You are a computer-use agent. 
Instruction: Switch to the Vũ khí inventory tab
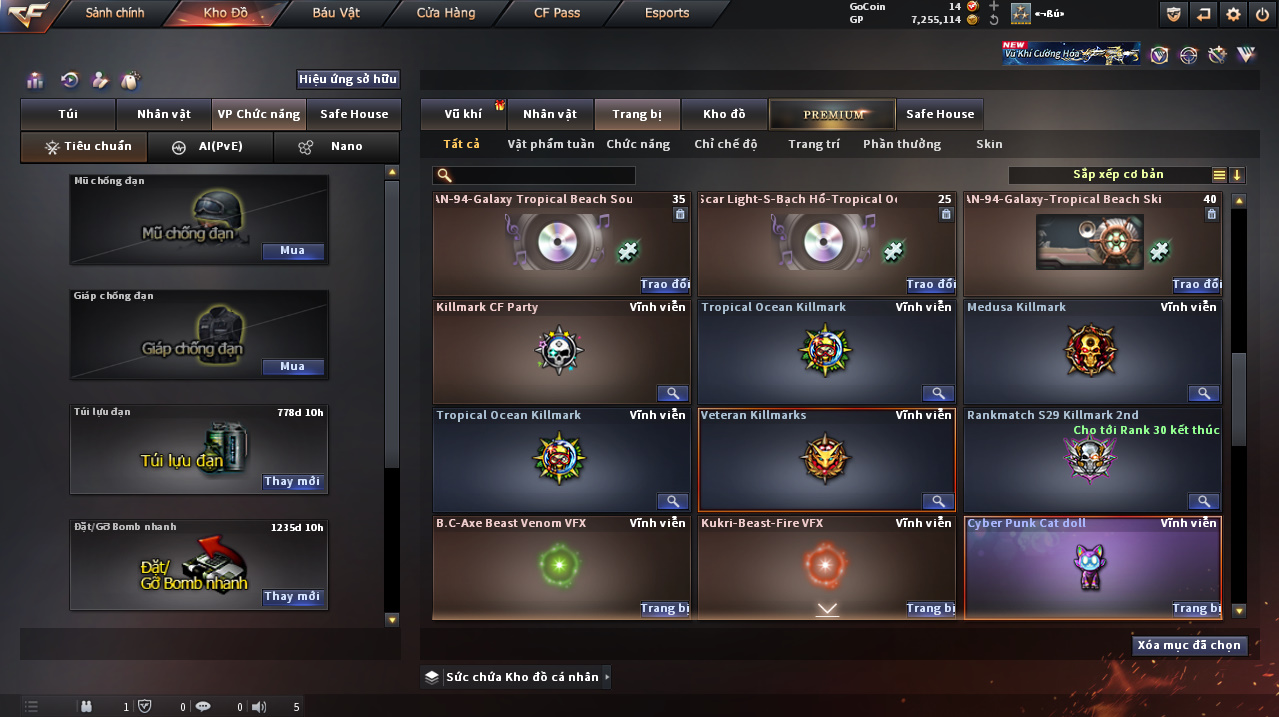tap(464, 115)
